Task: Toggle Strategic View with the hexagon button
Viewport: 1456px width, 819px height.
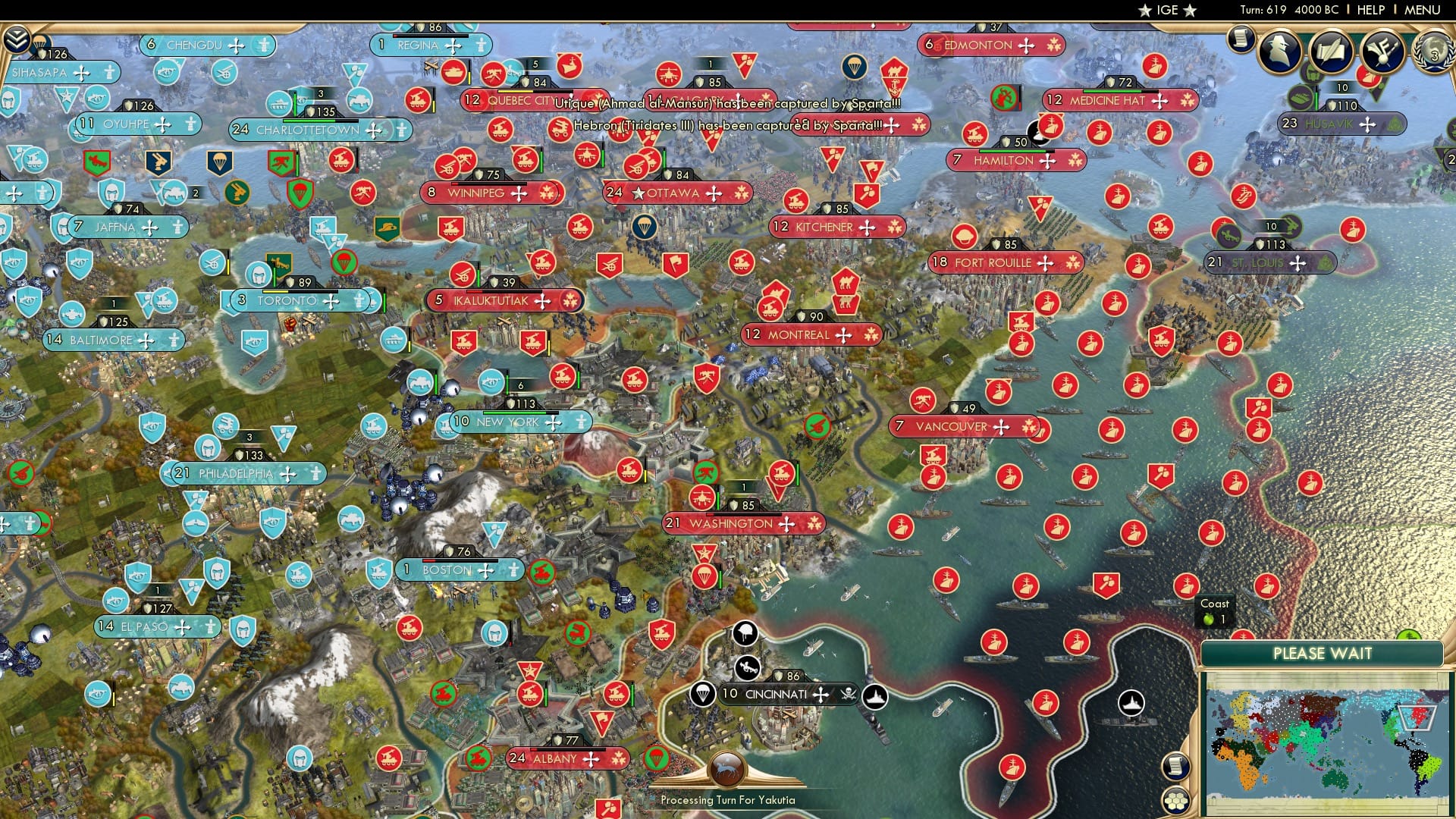Action: pyautogui.click(x=1178, y=801)
